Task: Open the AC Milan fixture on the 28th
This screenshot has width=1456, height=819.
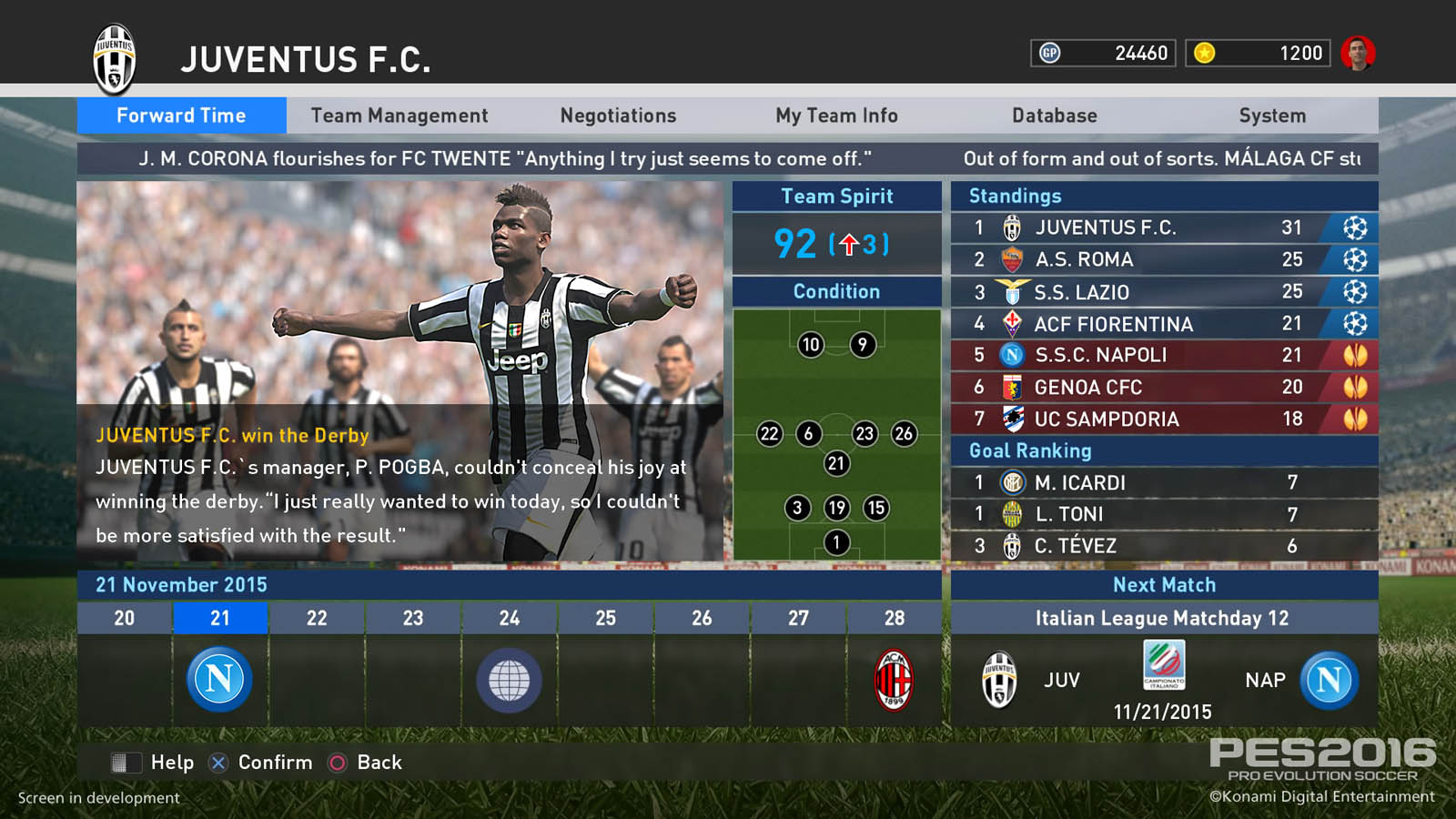Action: [x=895, y=679]
